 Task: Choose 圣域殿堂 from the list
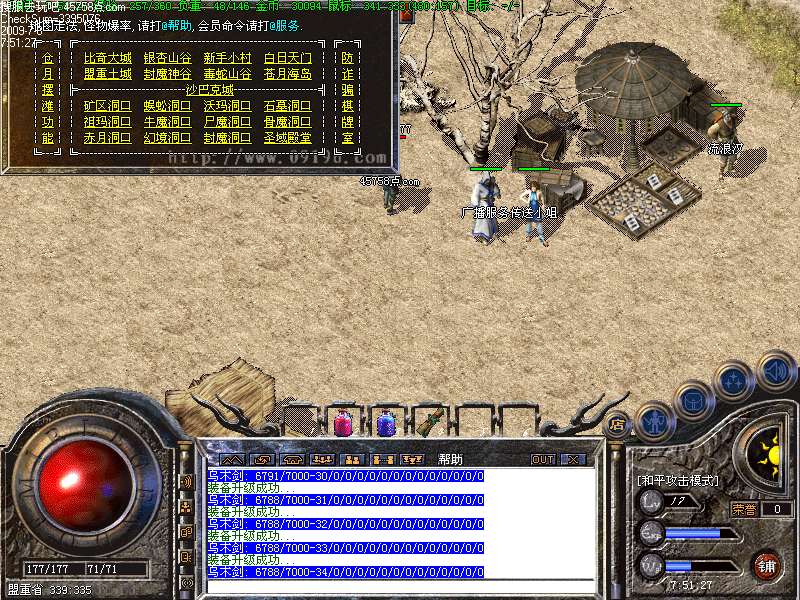coord(288,138)
